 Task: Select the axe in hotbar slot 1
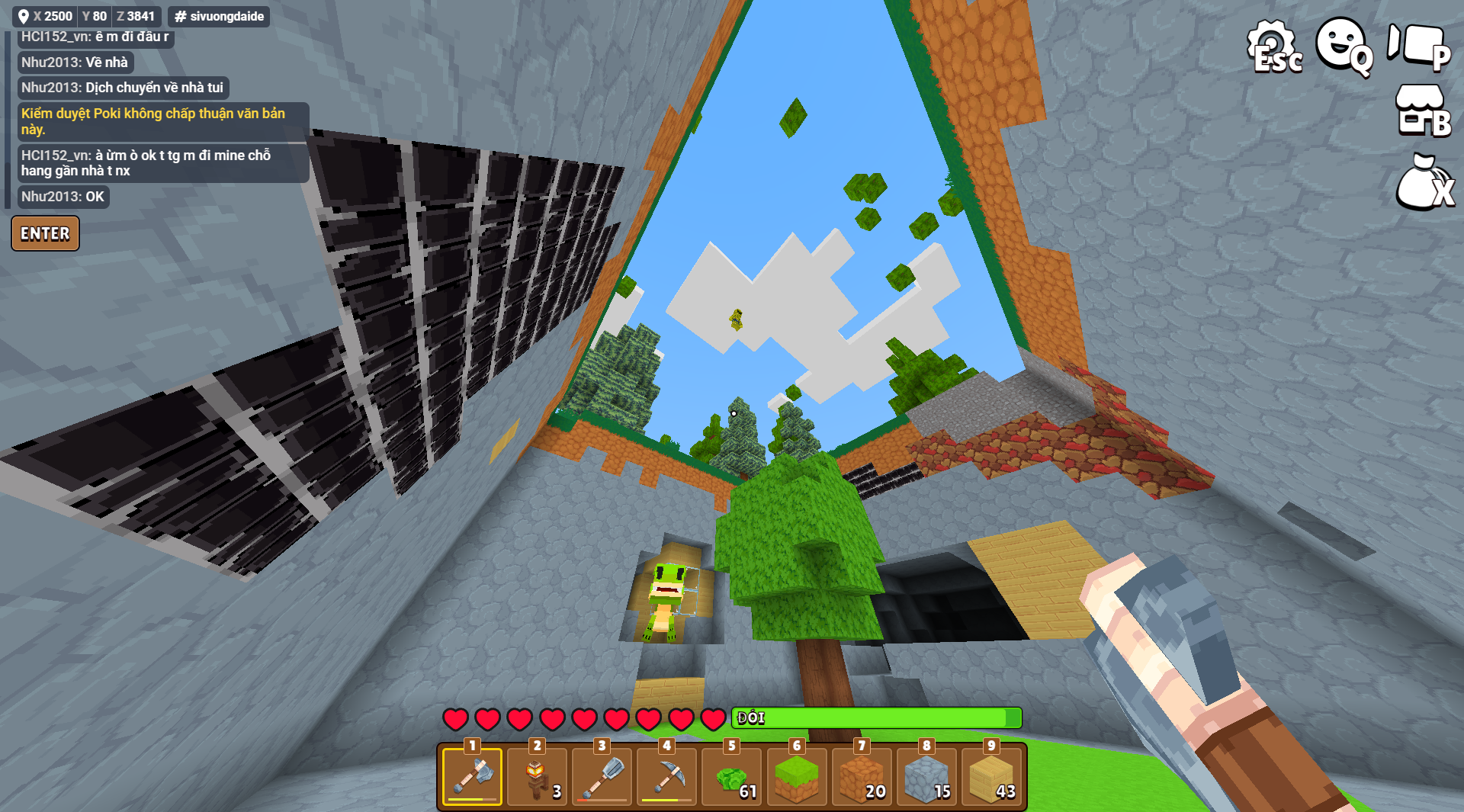(x=472, y=776)
